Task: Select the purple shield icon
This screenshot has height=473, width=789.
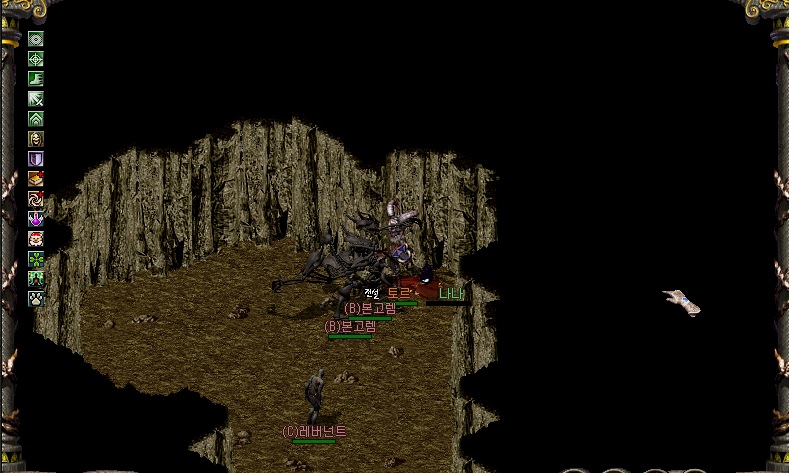Action: click(36, 159)
